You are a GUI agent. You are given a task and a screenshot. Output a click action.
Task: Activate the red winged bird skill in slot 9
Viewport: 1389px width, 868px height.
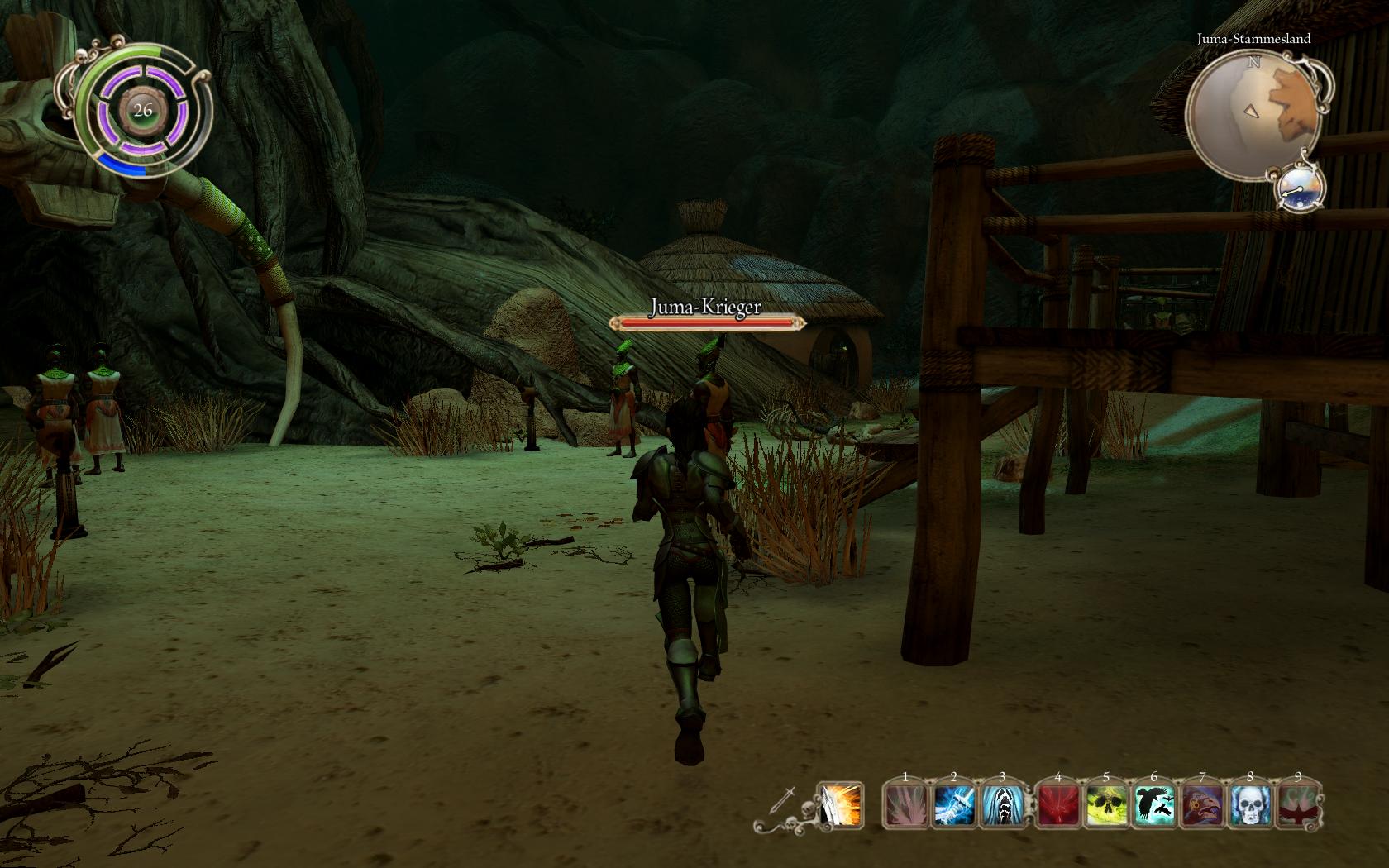(1299, 806)
